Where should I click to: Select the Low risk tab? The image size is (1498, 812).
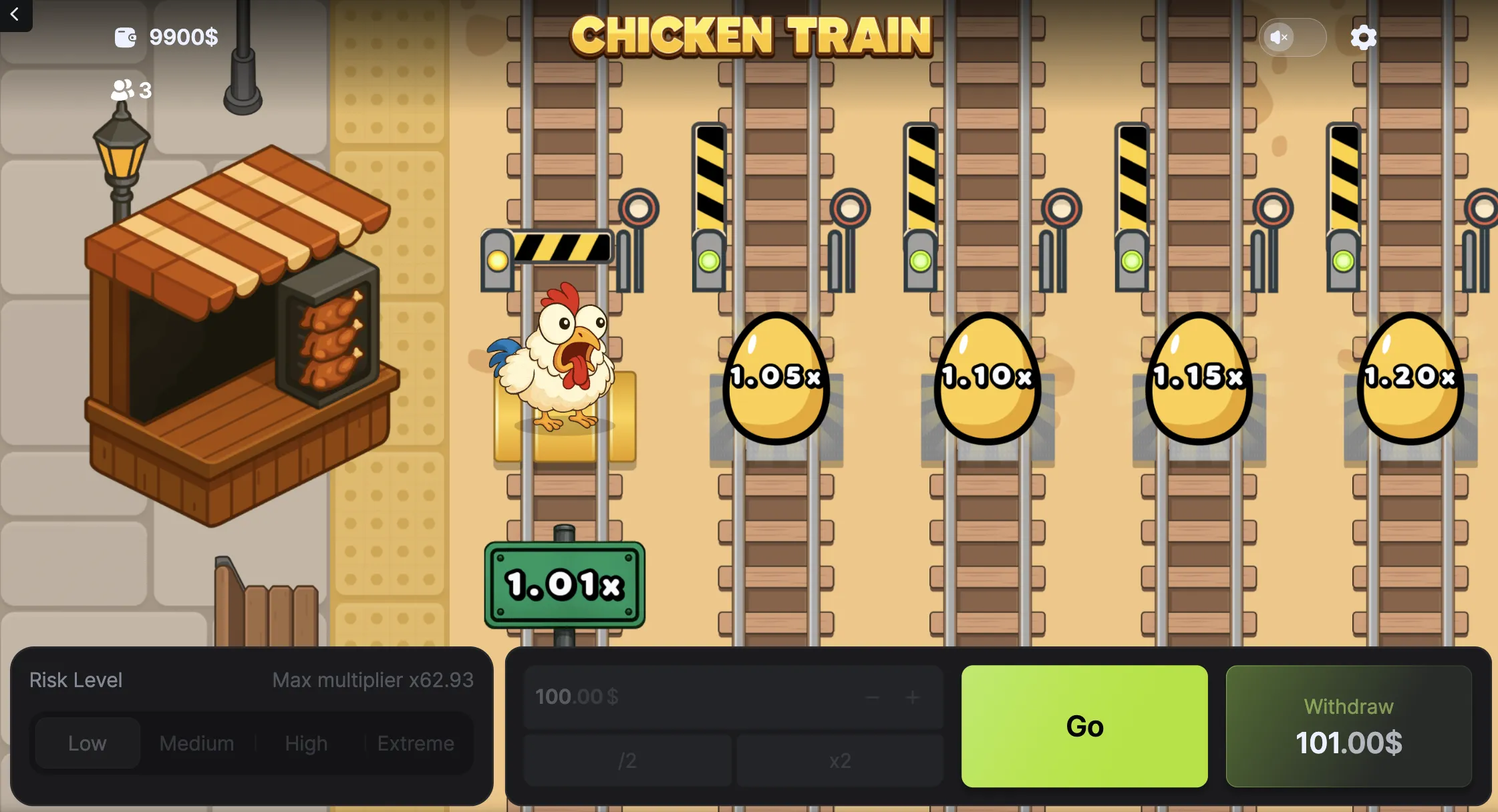(x=87, y=743)
